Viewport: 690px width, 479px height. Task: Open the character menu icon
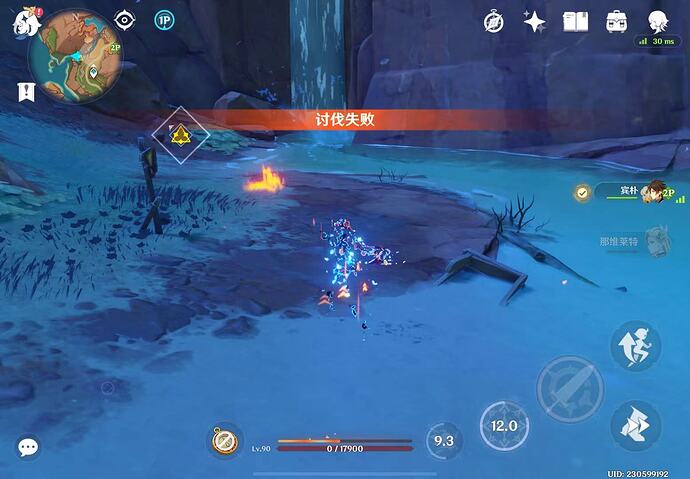658,21
